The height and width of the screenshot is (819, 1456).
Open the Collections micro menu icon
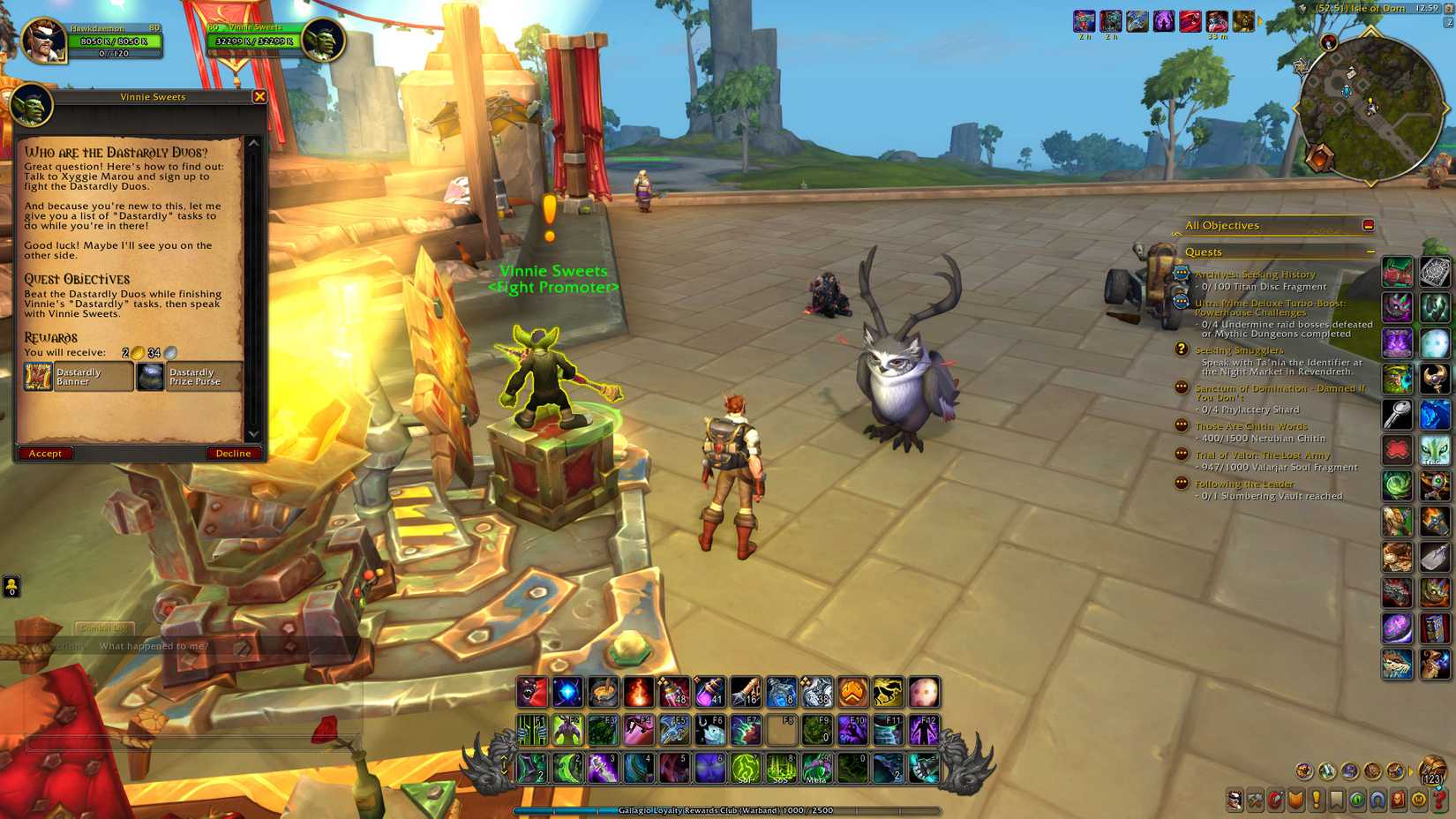pyautogui.click(x=1377, y=800)
